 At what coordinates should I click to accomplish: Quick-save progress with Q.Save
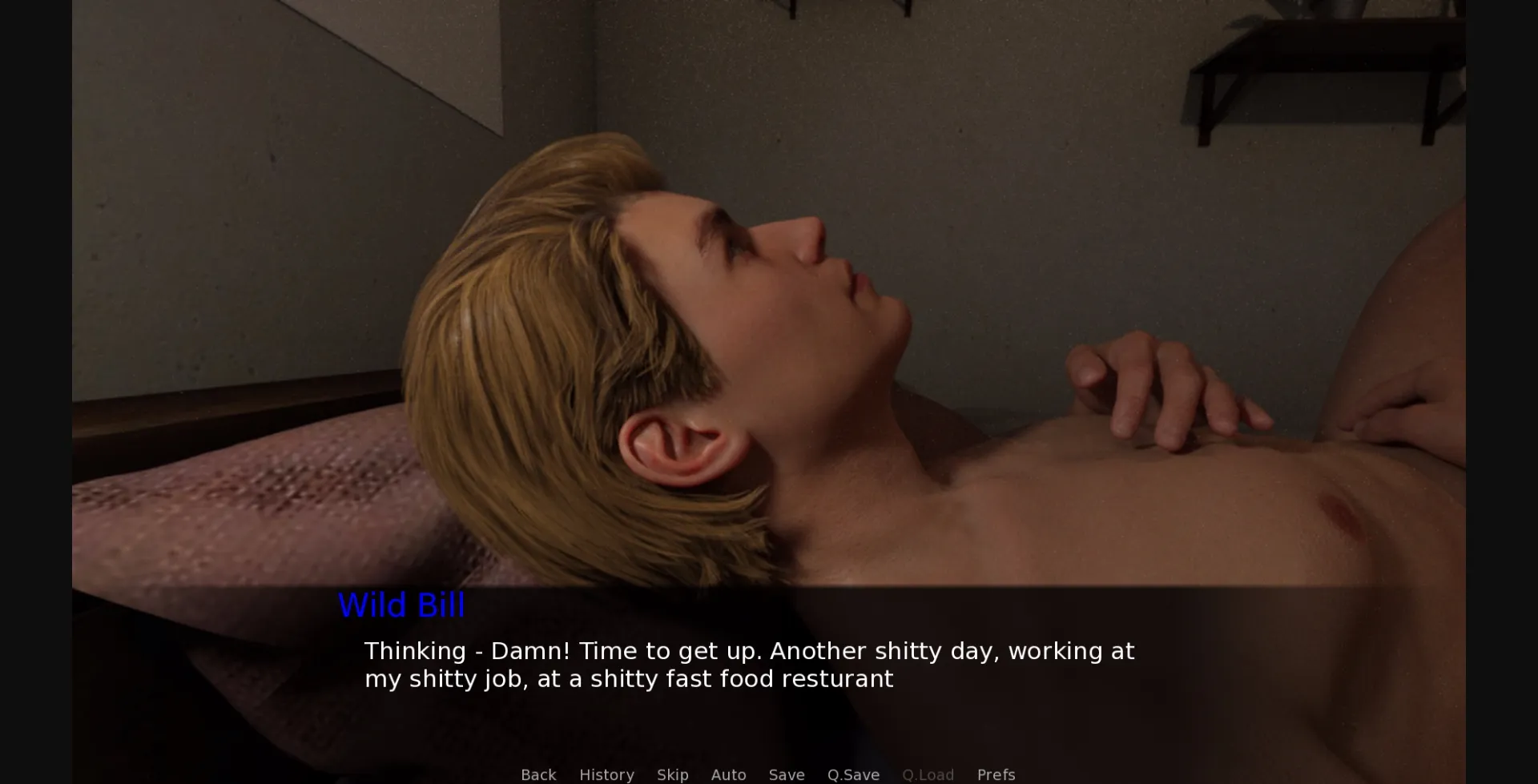pos(853,774)
